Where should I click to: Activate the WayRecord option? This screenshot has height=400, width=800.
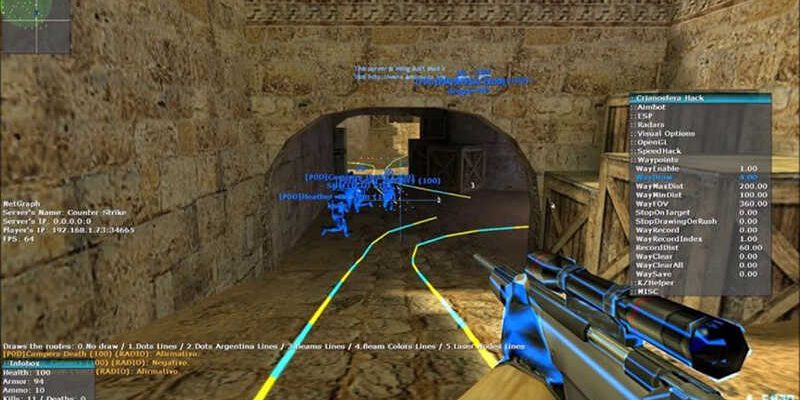coord(658,230)
